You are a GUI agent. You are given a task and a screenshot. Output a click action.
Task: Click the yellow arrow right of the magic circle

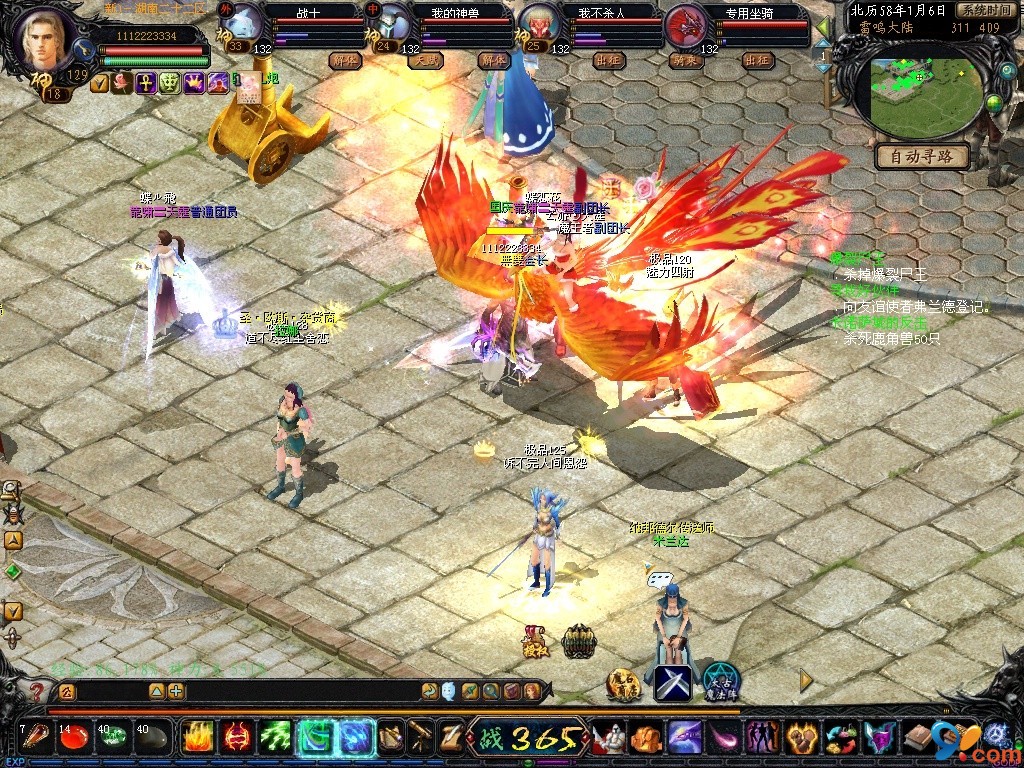[806, 680]
